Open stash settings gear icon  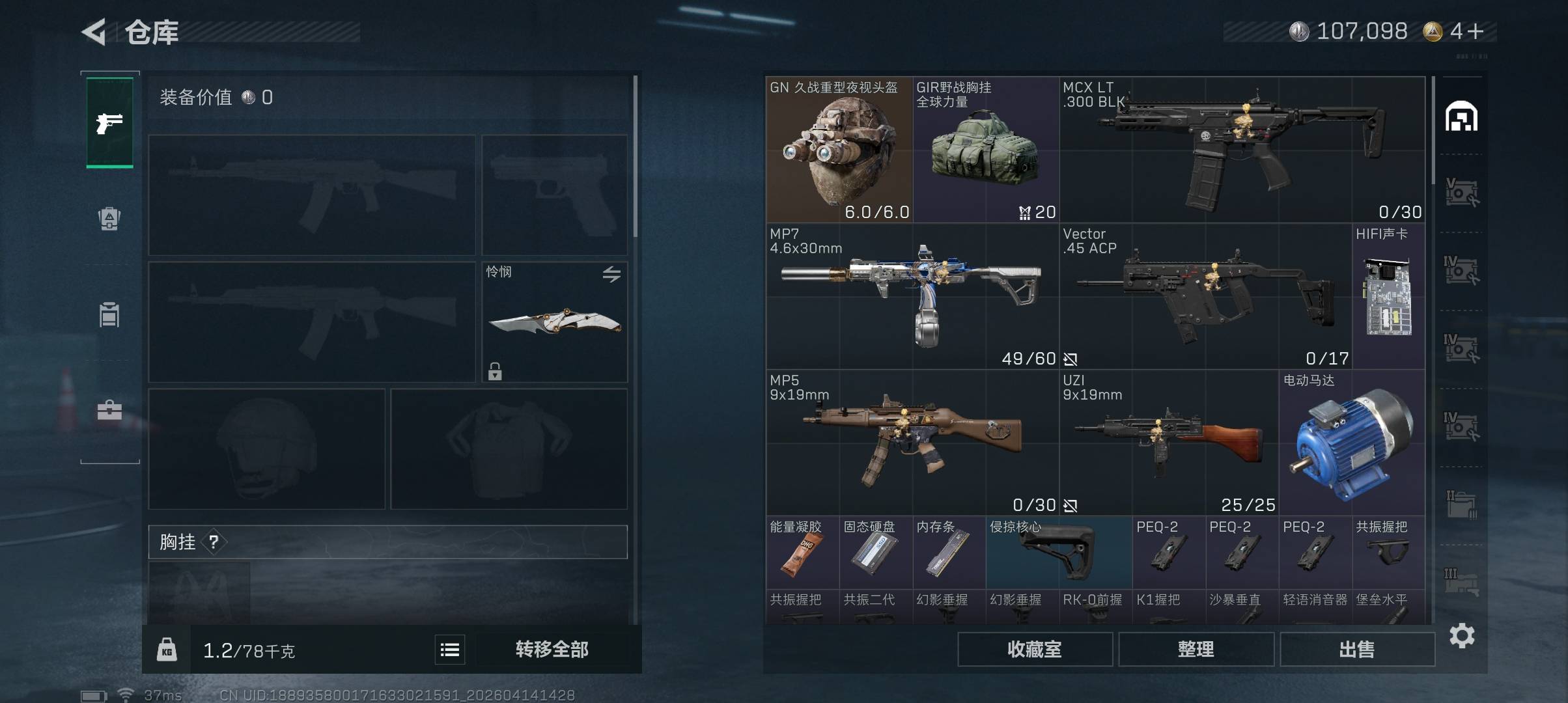[1462, 635]
